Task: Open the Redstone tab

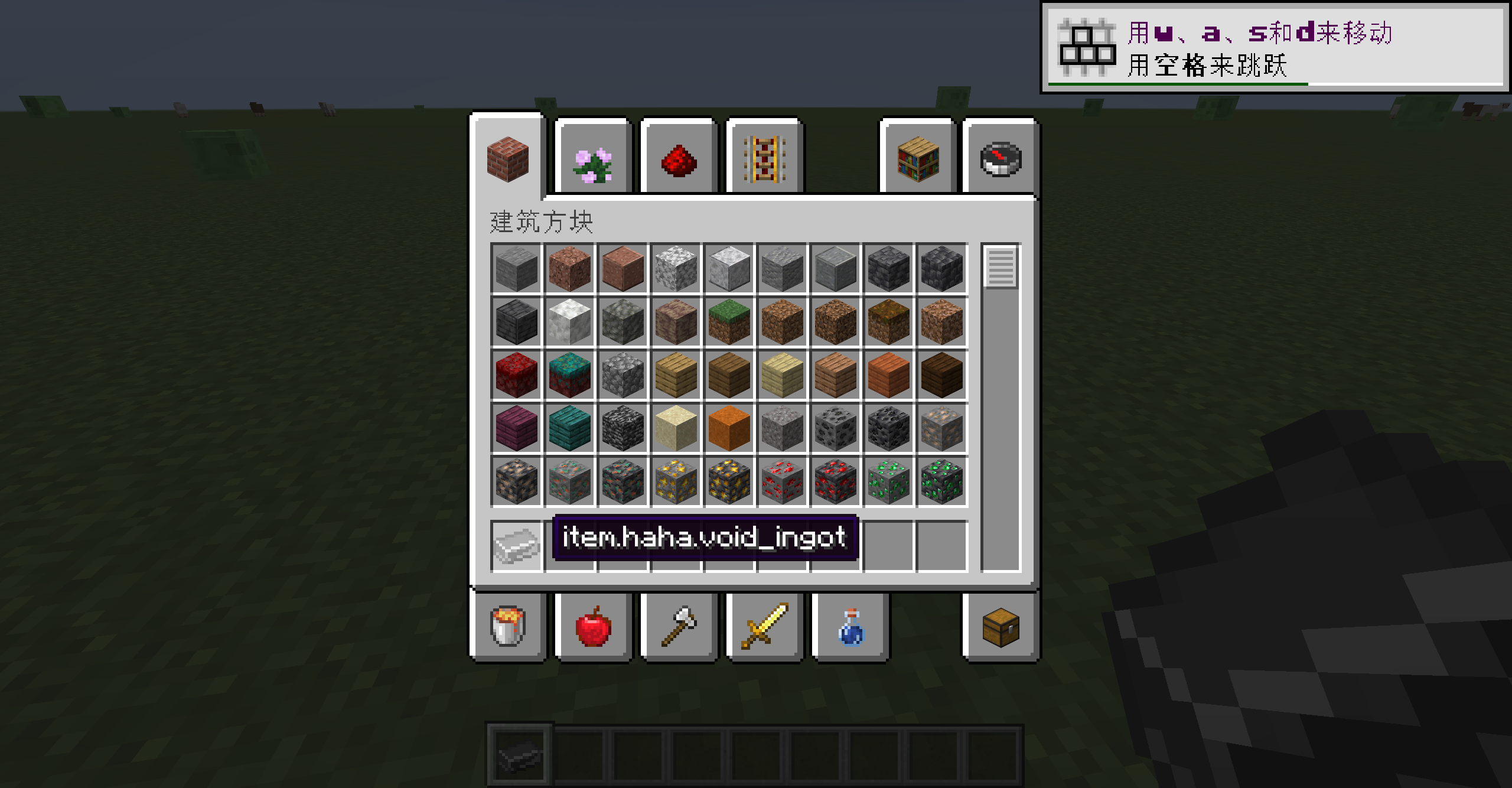Action: pos(678,159)
